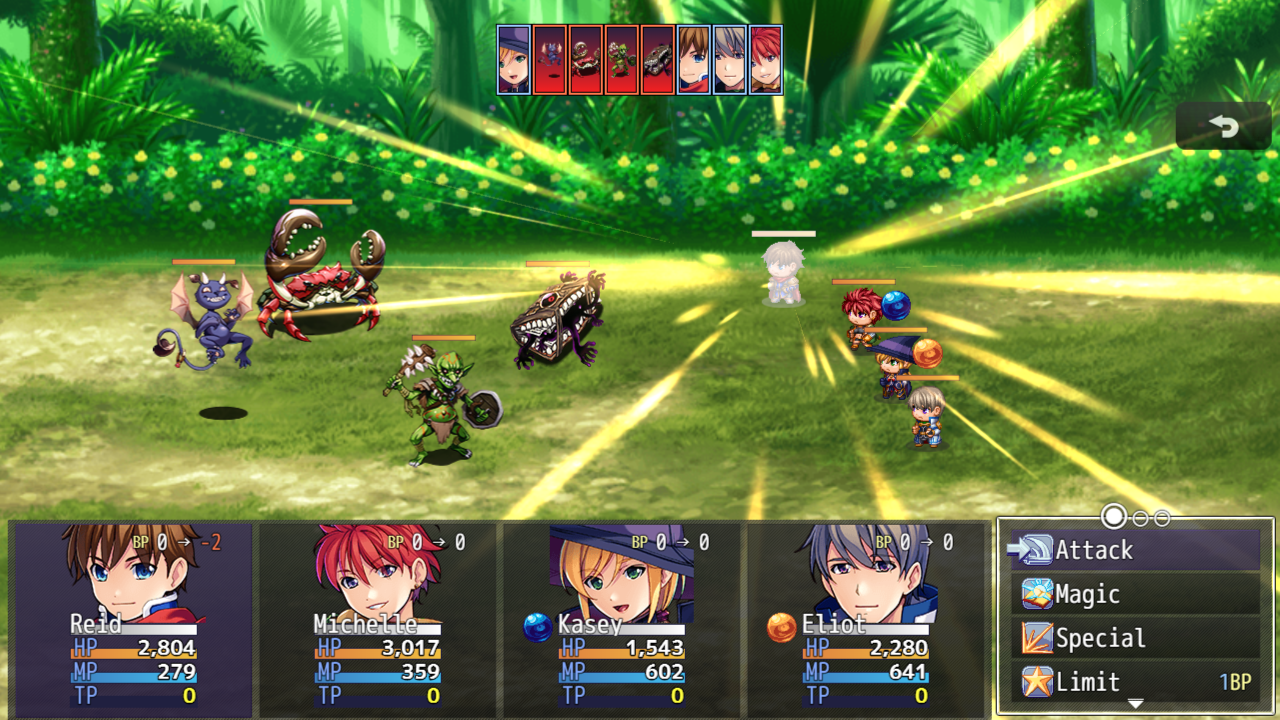The height and width of the screenshot is (720, 1280).
Task: Click the back arrow button
Action: 1223,126
